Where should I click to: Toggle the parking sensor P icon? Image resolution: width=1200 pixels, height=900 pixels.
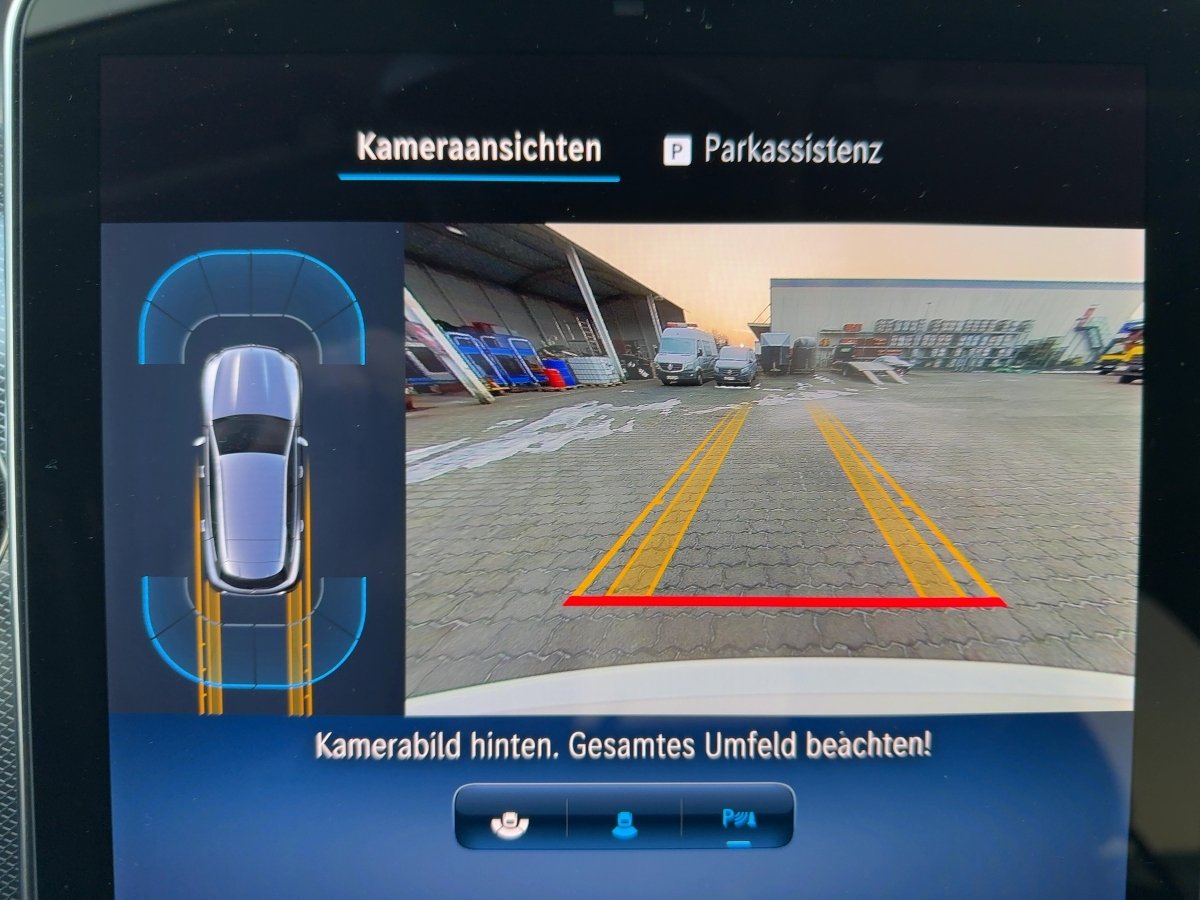point(739,819)
